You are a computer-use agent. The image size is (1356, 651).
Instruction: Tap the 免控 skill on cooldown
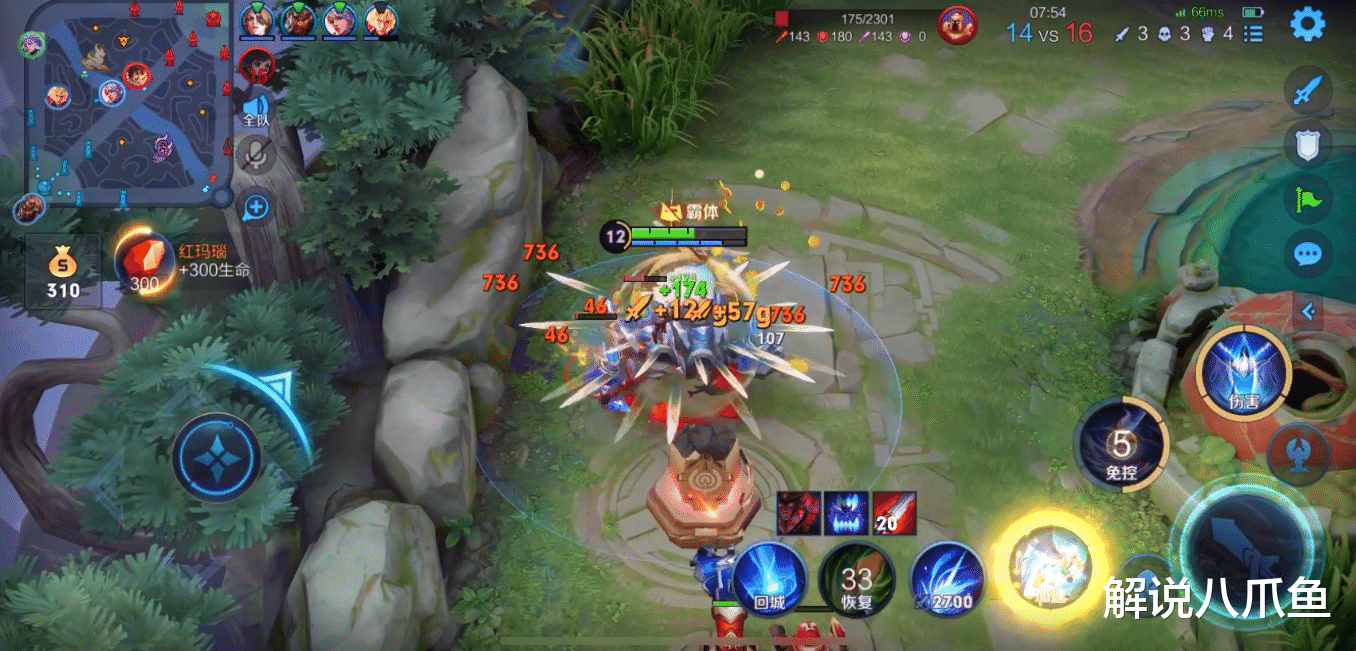(x=1122, y=445)
